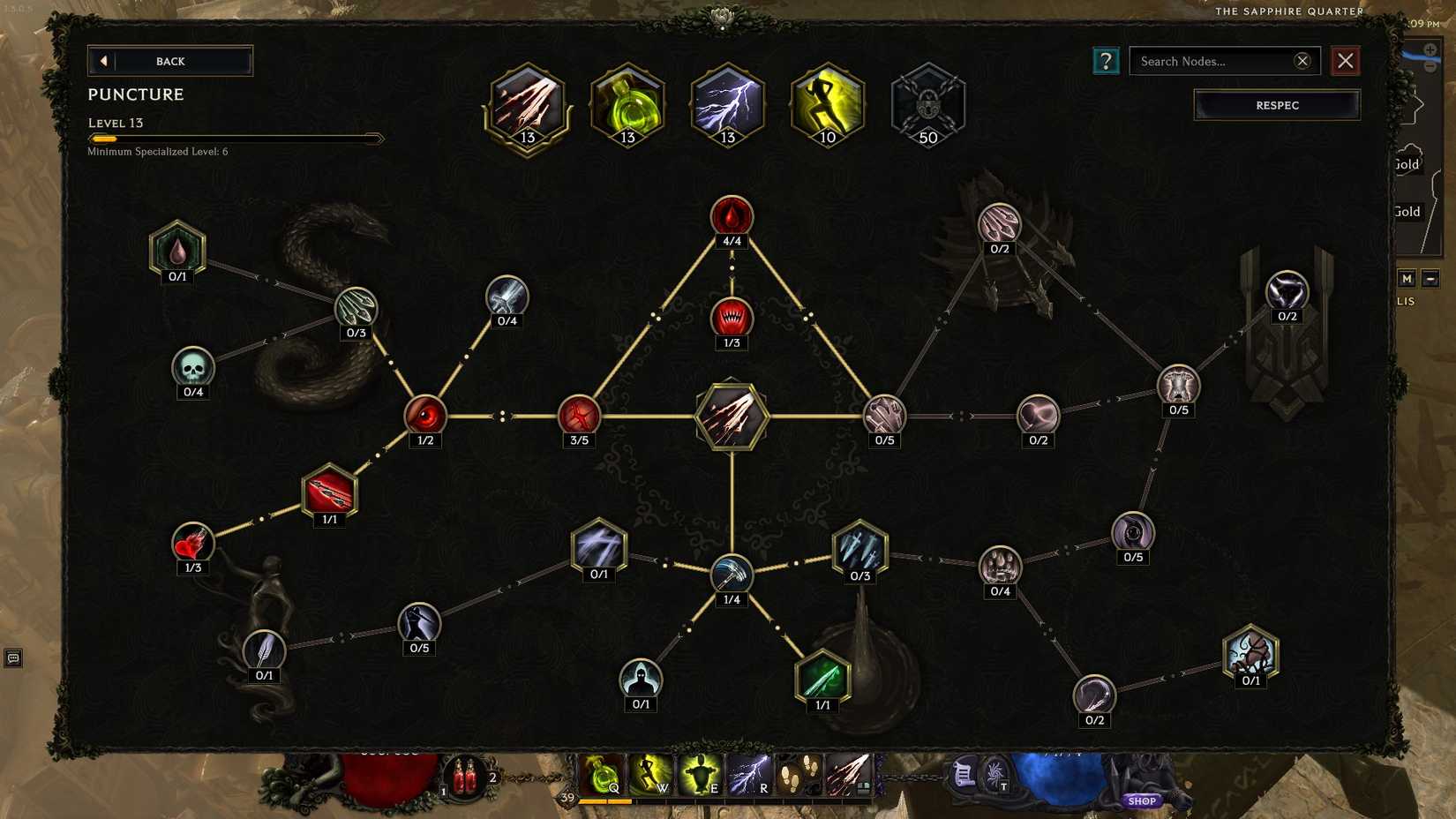Click the RESPEC button
Screen dimensions: 1456x819
click(x=1276, y=105)
